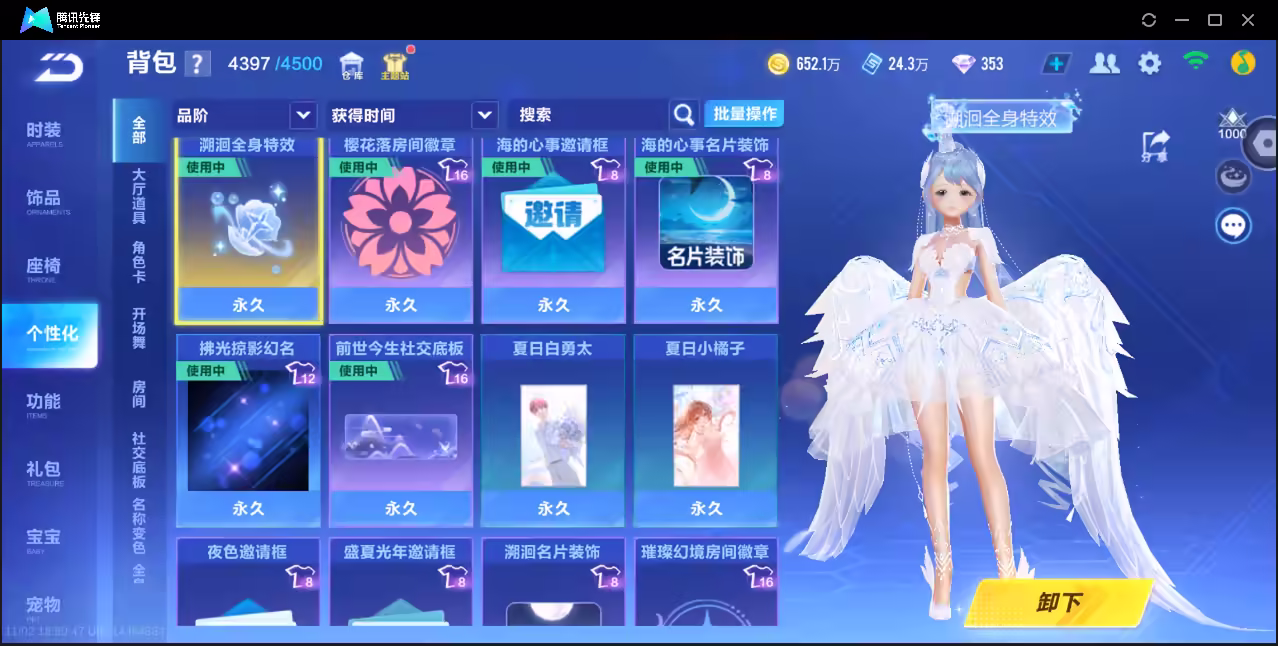Switch to the 时装 apparel category
1278x646 pixels.
click(44, 133)
